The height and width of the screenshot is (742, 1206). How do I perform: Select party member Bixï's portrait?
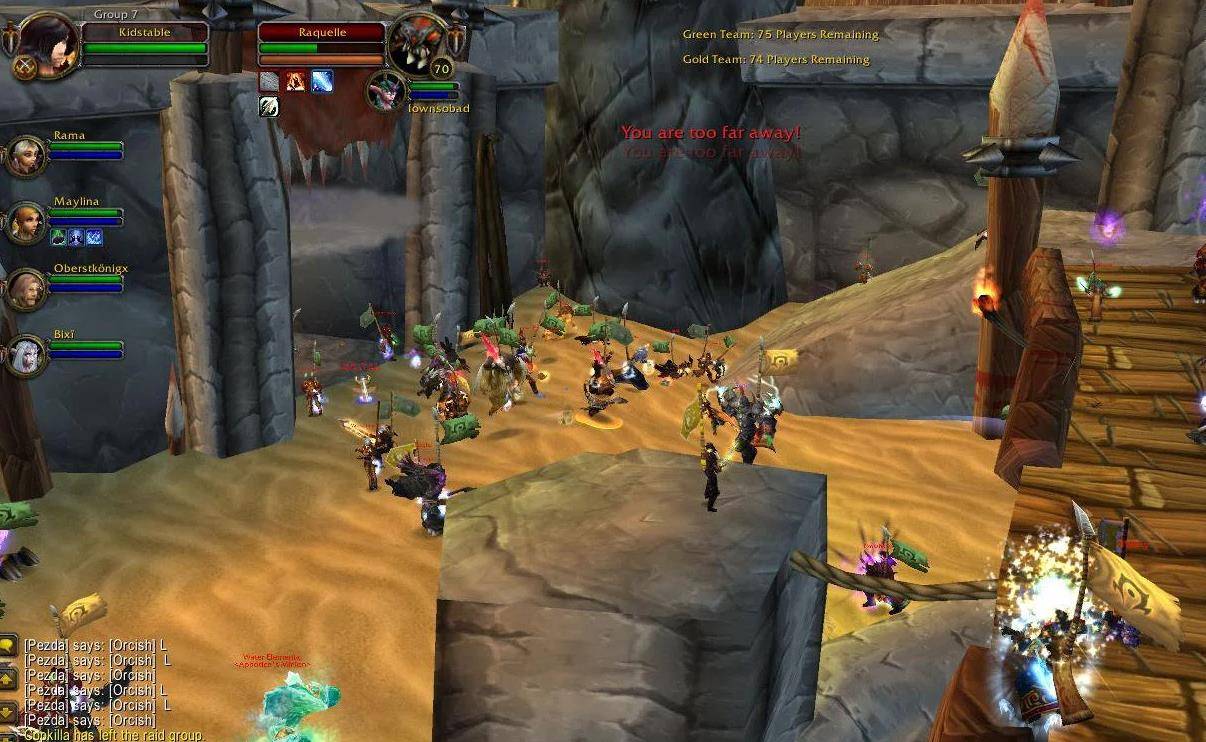point(25,355)
